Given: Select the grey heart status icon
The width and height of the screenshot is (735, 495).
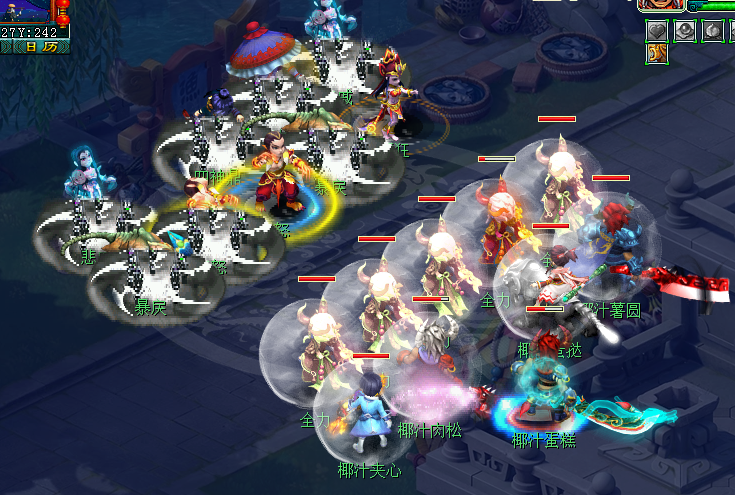Looking at the screenshot, I should [x=659, y=30].
